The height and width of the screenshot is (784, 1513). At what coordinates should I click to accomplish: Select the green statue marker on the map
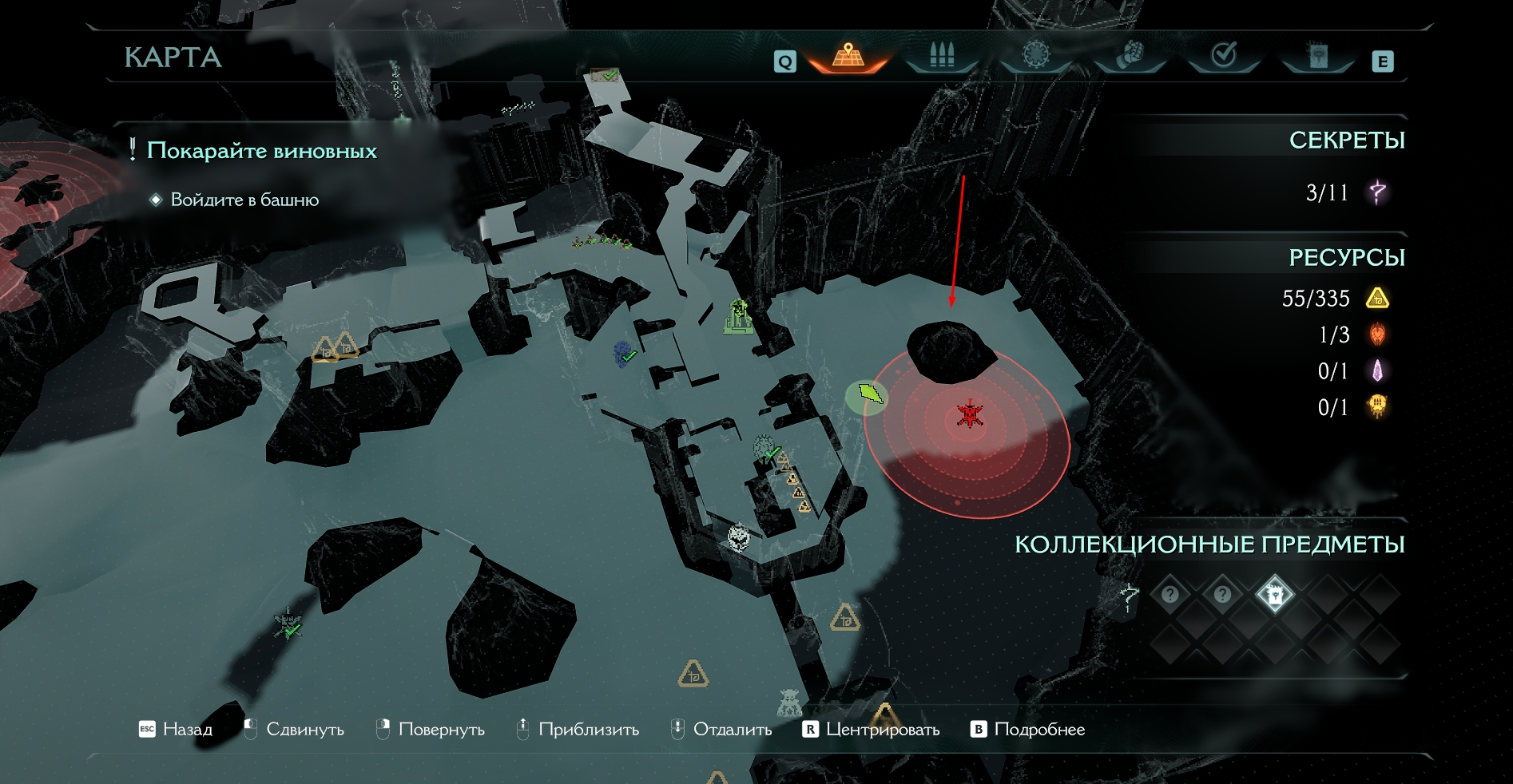tap(739, 318)
